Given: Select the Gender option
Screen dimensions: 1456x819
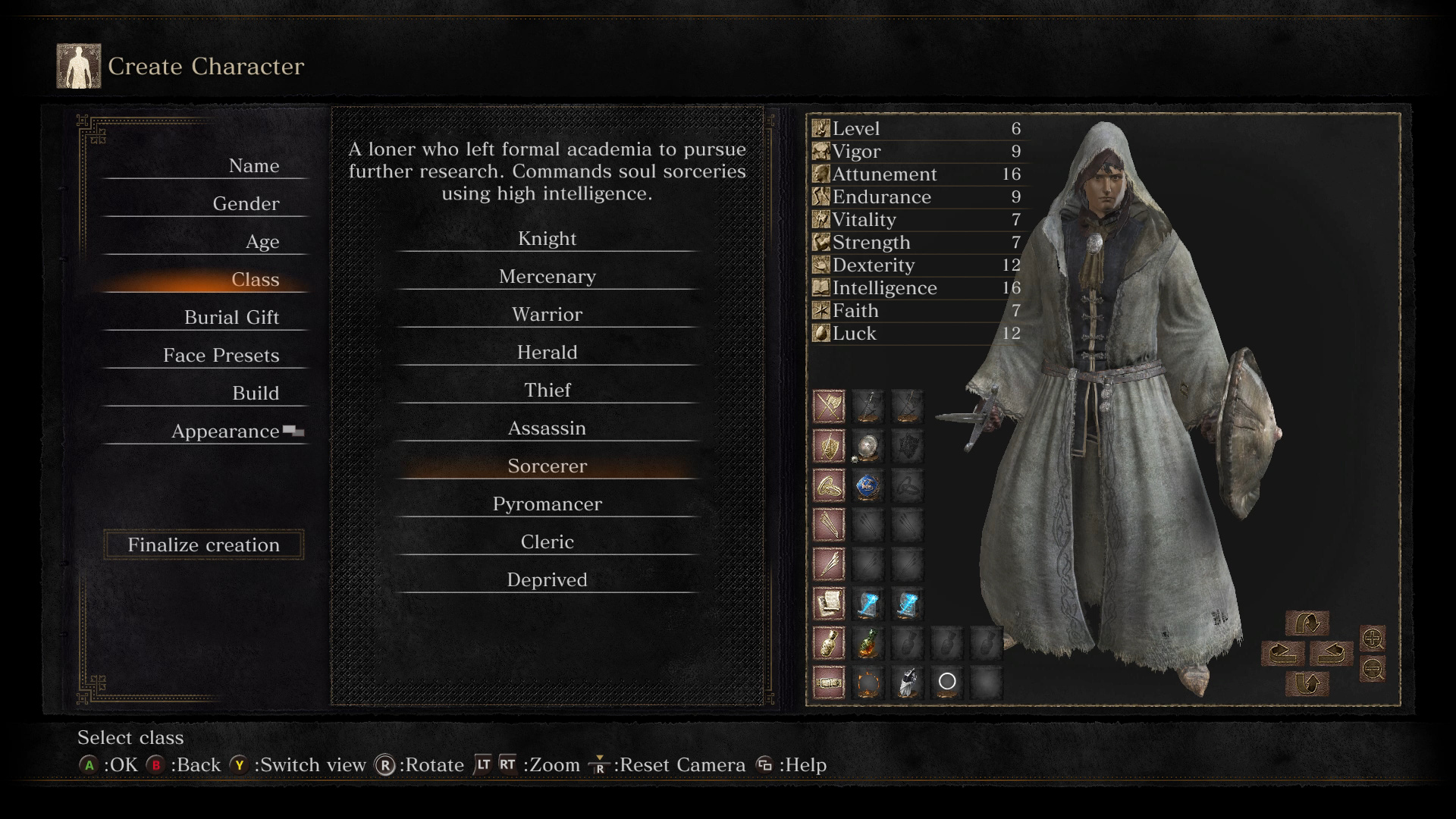Looking at the screenshot, I should [246, 204].
